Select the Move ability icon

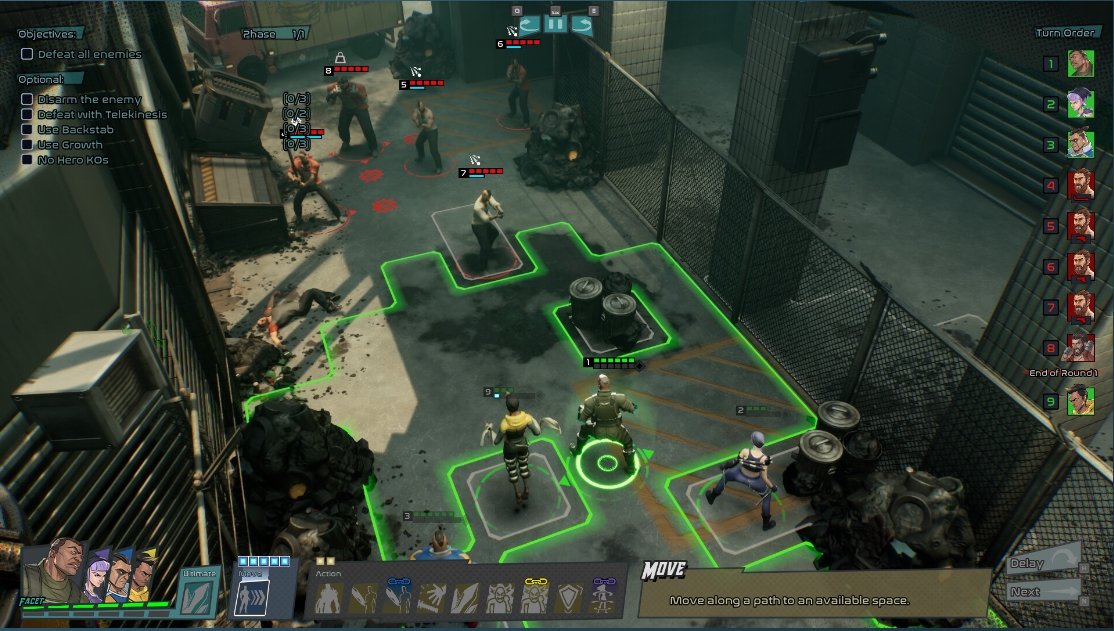(x=249, y=598)
